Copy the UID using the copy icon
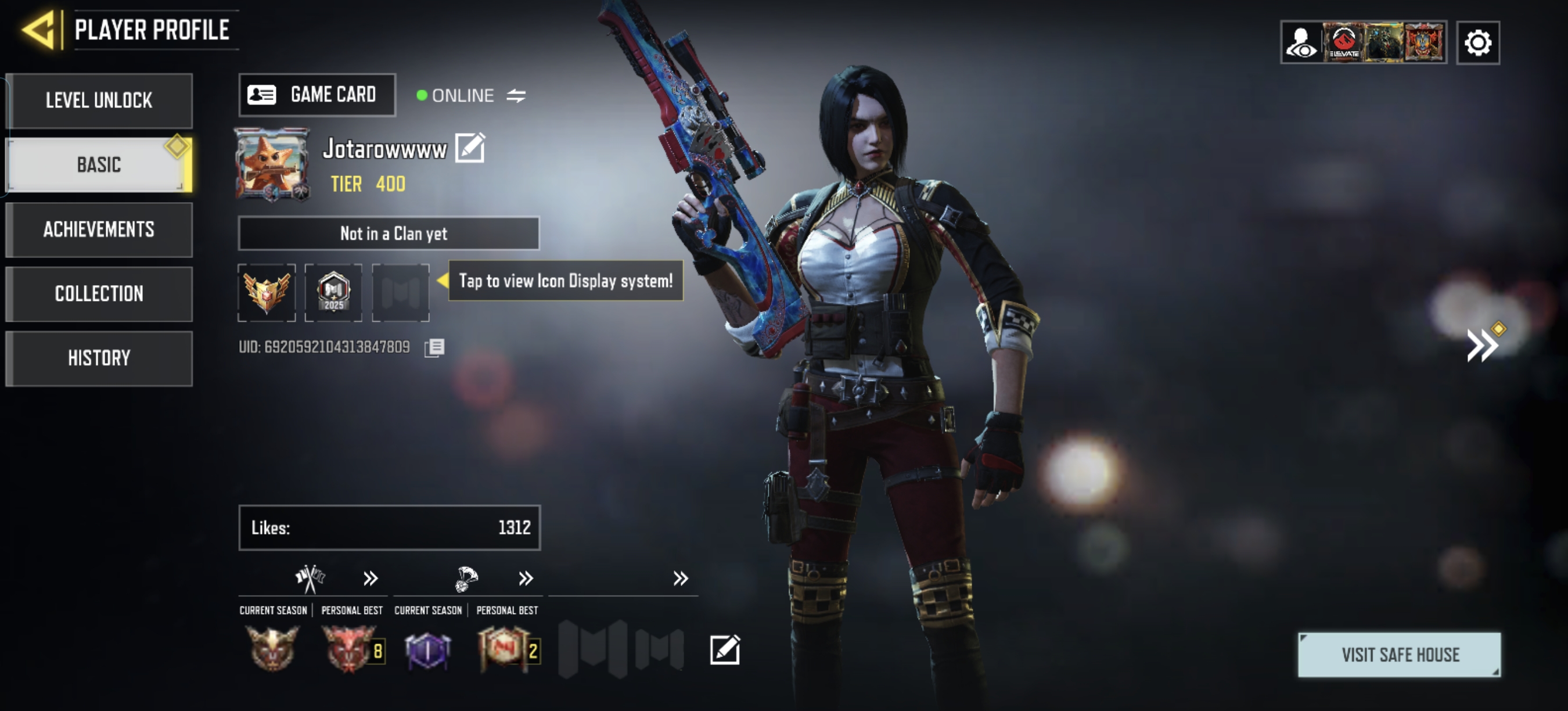1568x711 pixels. (x=435, y=347)
